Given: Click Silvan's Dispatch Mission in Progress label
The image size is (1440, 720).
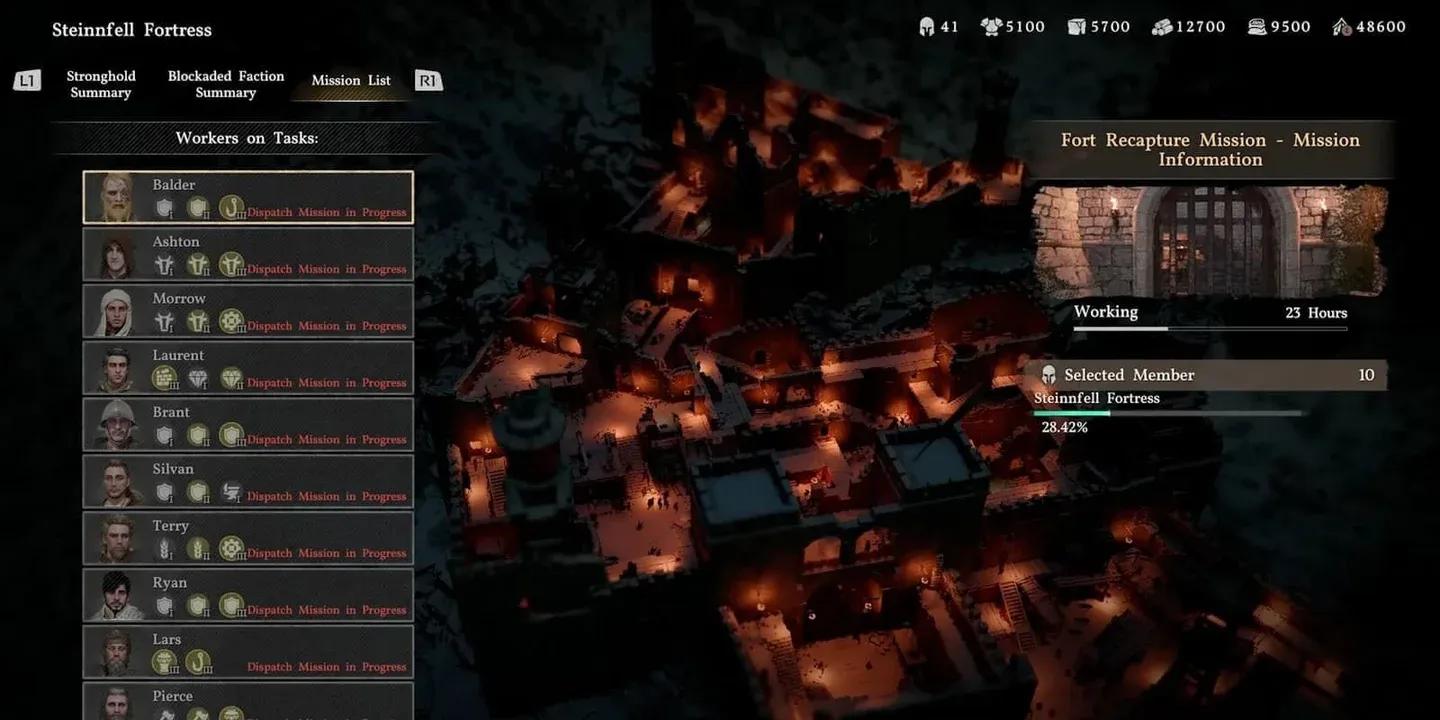Looking at the screenshot, I should click(327, 496).
